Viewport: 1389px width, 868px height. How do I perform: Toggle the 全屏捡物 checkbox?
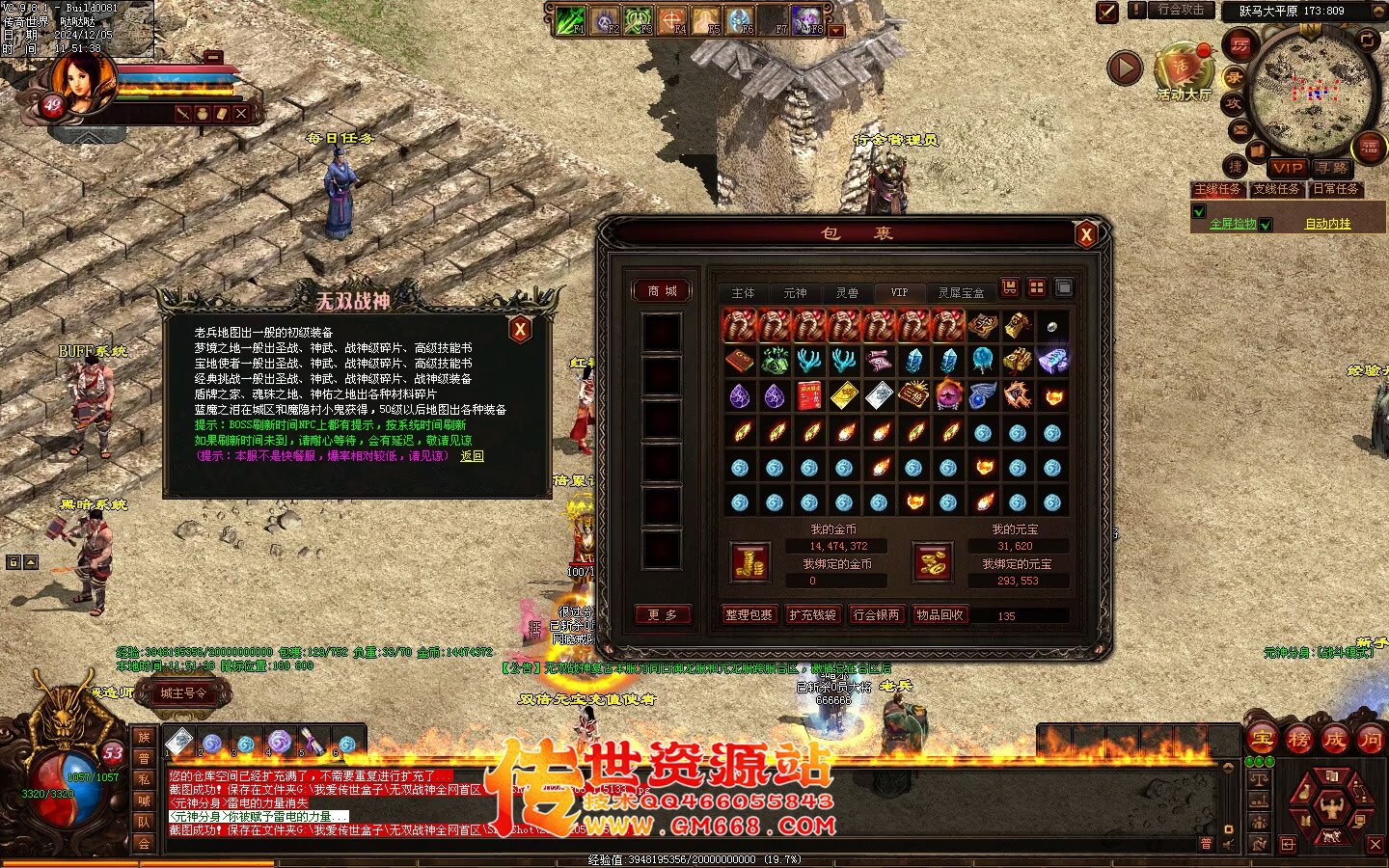pyautogui.click(x=1199, y=212)
